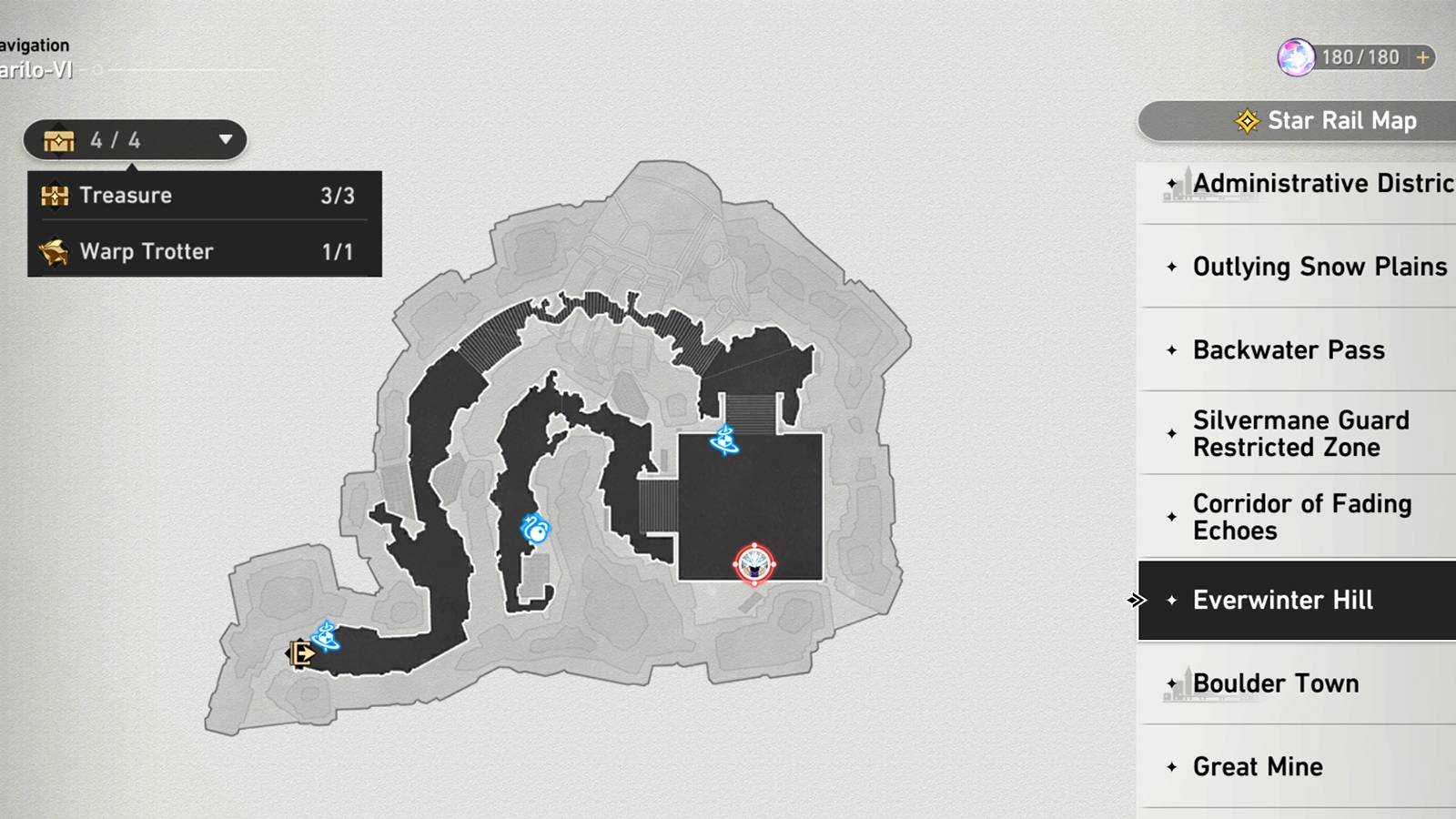Expand the 4/4 map marker dropdown
1456x819 pixels.
pos(224,141)
